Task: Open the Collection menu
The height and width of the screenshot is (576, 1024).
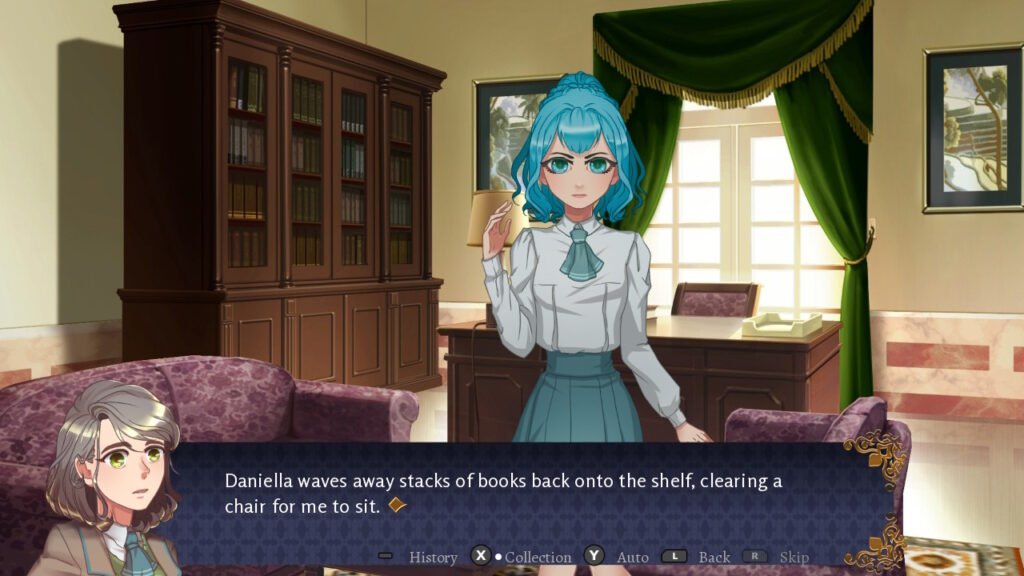Action: [537, 557]
